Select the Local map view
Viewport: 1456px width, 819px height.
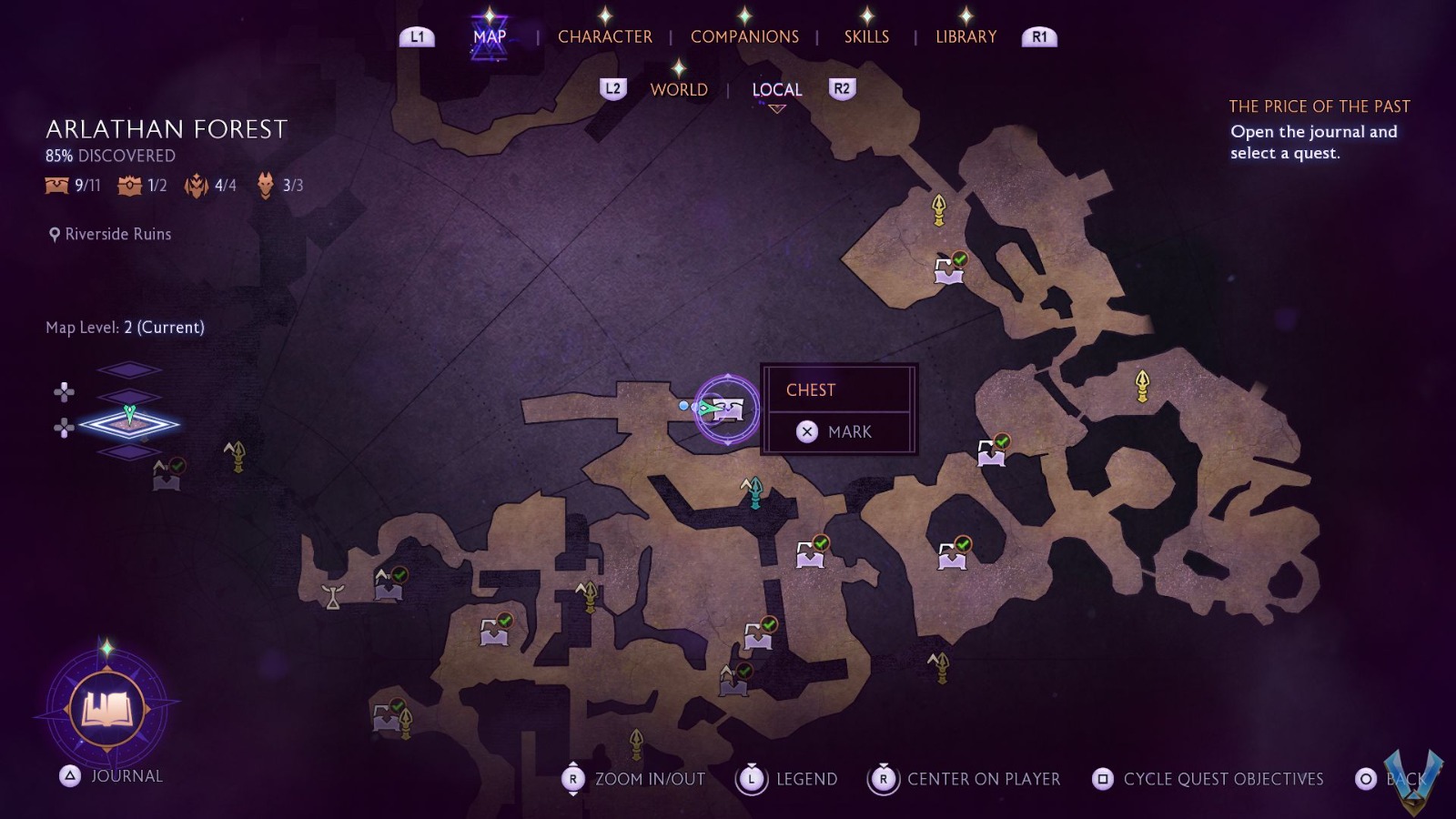[776, 89]
